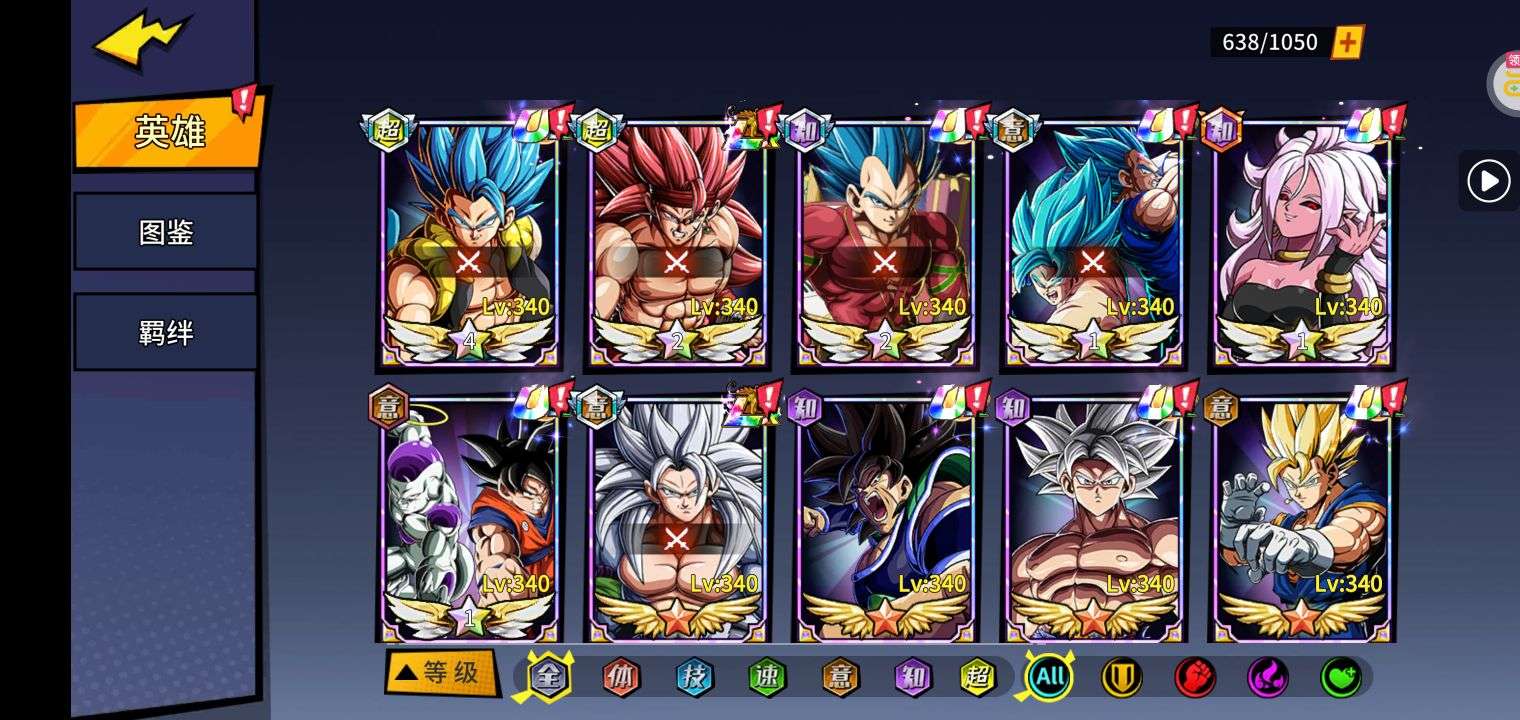This screenshot has height=720, width=1520.
Task: Filter heroes by blue 技 attribute
Action: (x=694, y=677)
